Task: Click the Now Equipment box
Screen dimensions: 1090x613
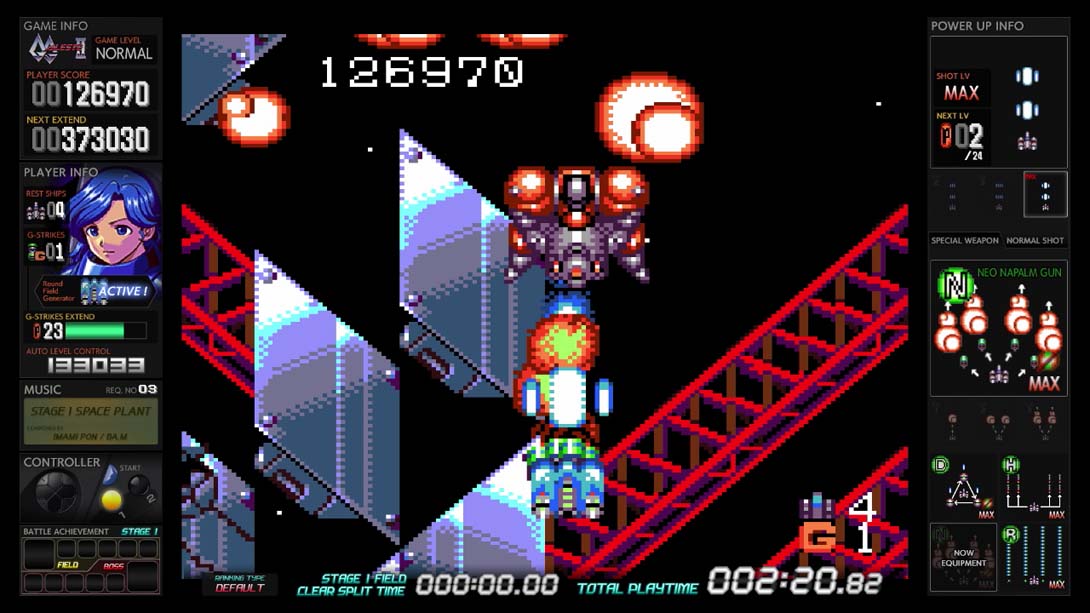Action: pos(963,557)
